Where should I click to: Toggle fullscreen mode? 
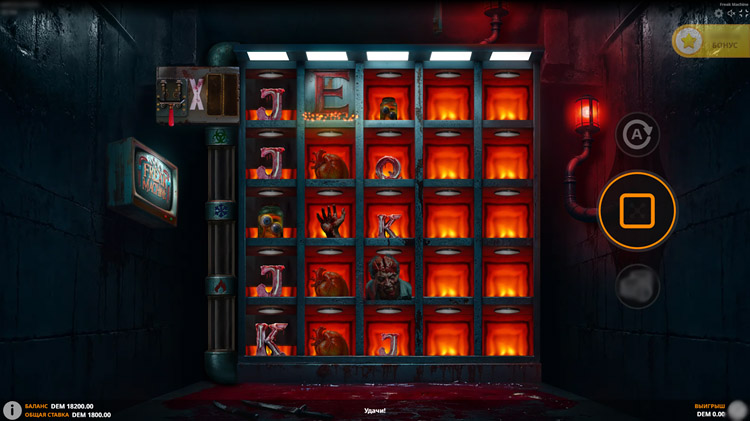743,13
